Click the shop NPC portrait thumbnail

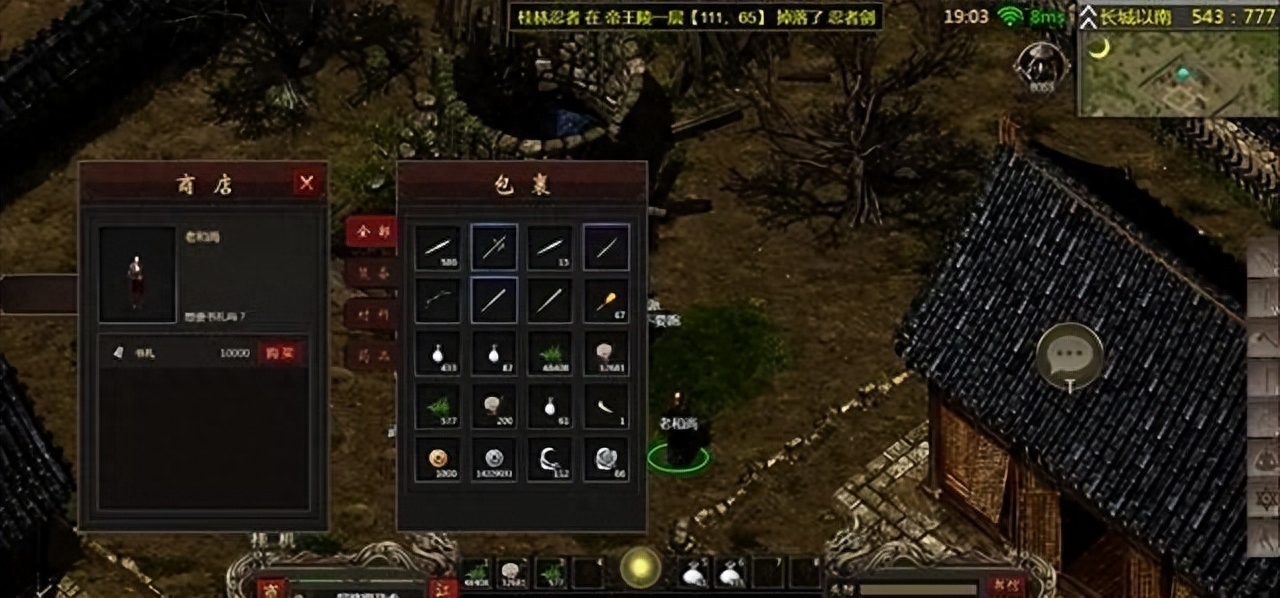pyautogui.click(x=137, y=274)
